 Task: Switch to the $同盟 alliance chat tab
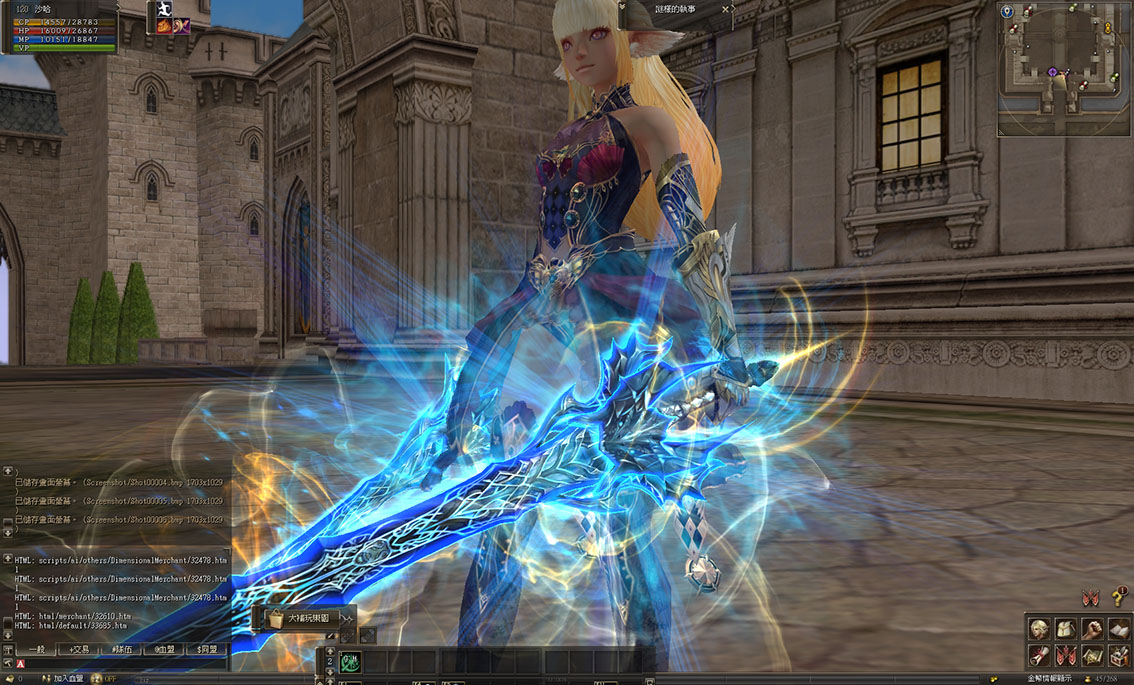(208, 650)
